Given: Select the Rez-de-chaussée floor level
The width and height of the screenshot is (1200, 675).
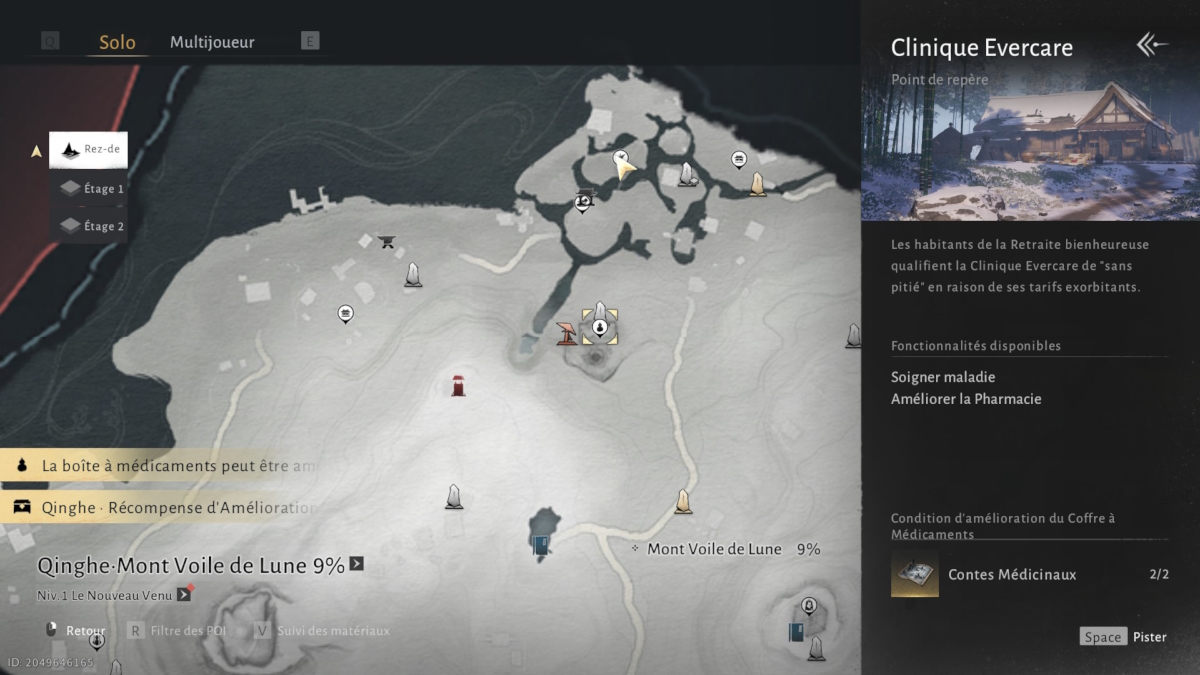Looking at the screenshot, I should click(88, 150).
